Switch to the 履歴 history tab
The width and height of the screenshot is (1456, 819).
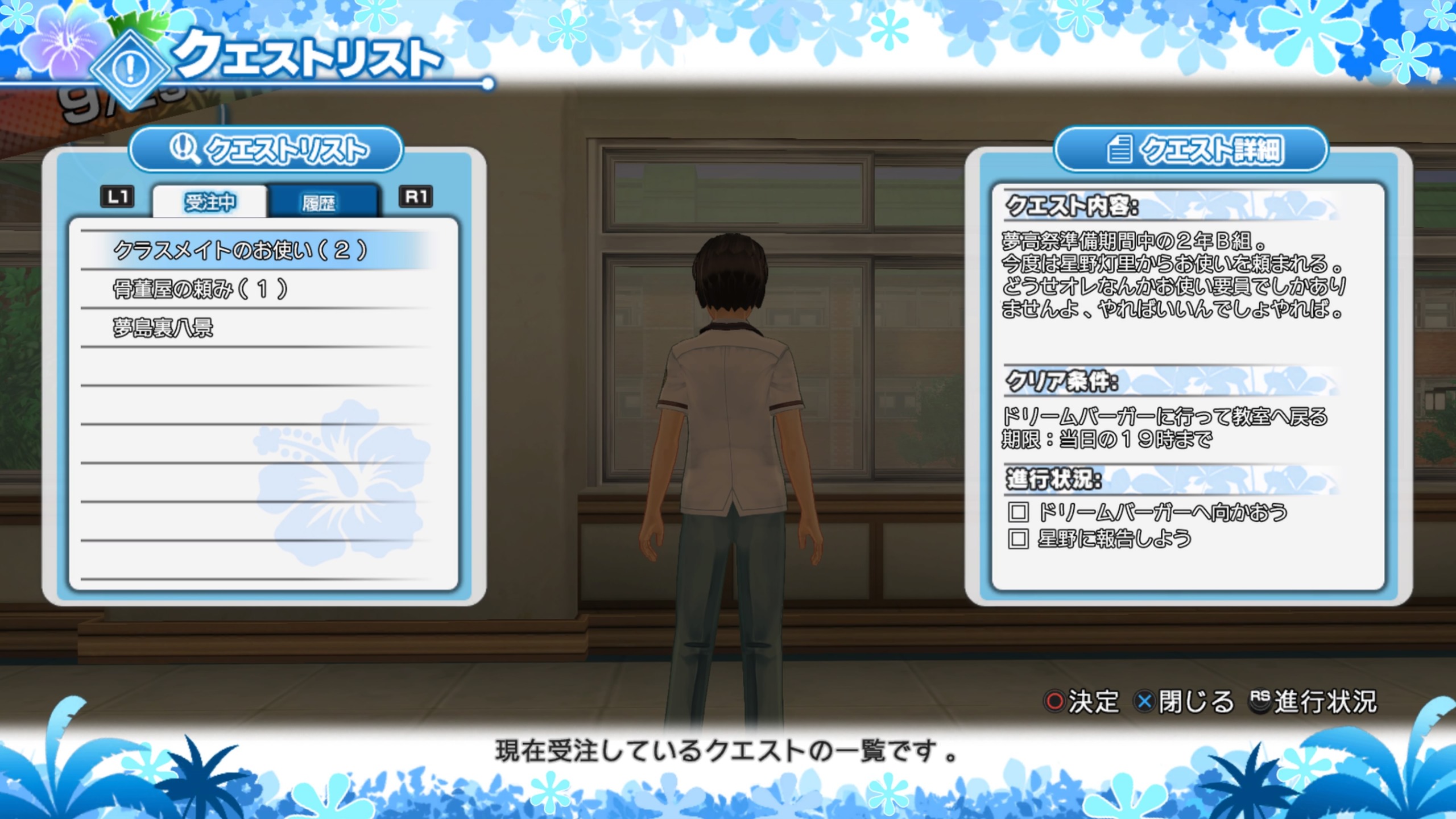point(320,202)
